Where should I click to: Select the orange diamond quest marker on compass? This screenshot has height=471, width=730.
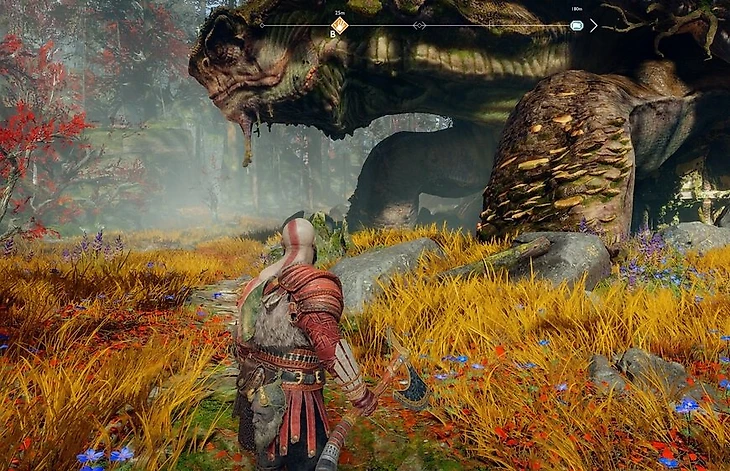coord(340,25)
